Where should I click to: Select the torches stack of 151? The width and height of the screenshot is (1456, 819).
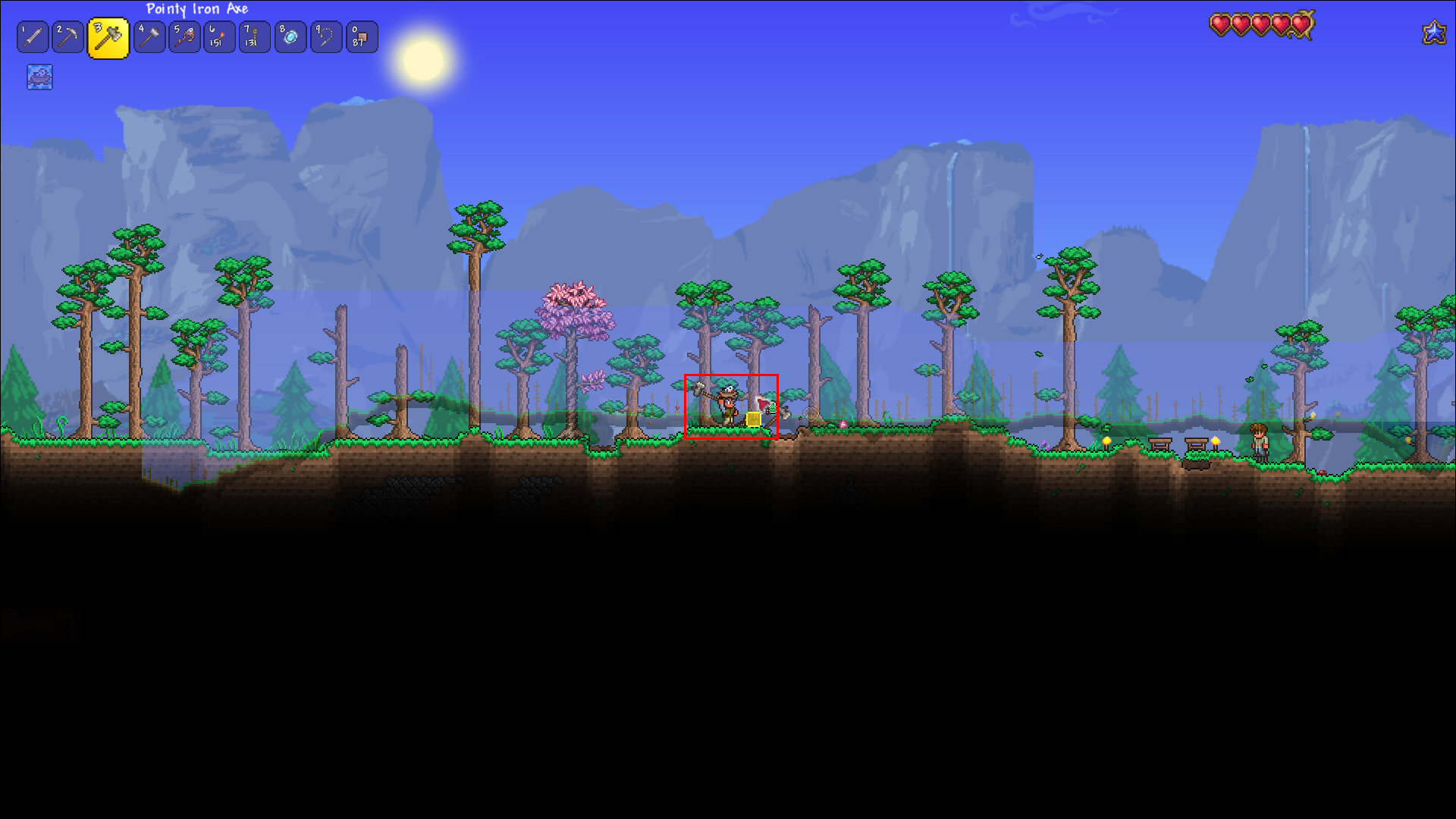click(219, 36)
